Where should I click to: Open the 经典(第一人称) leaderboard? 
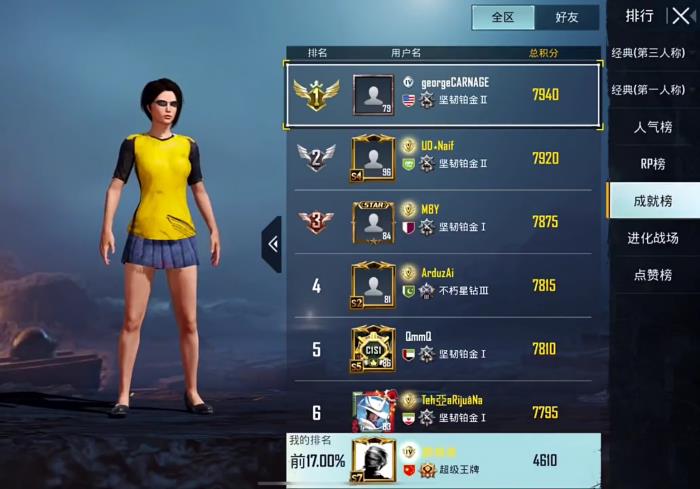pos(648,90)
